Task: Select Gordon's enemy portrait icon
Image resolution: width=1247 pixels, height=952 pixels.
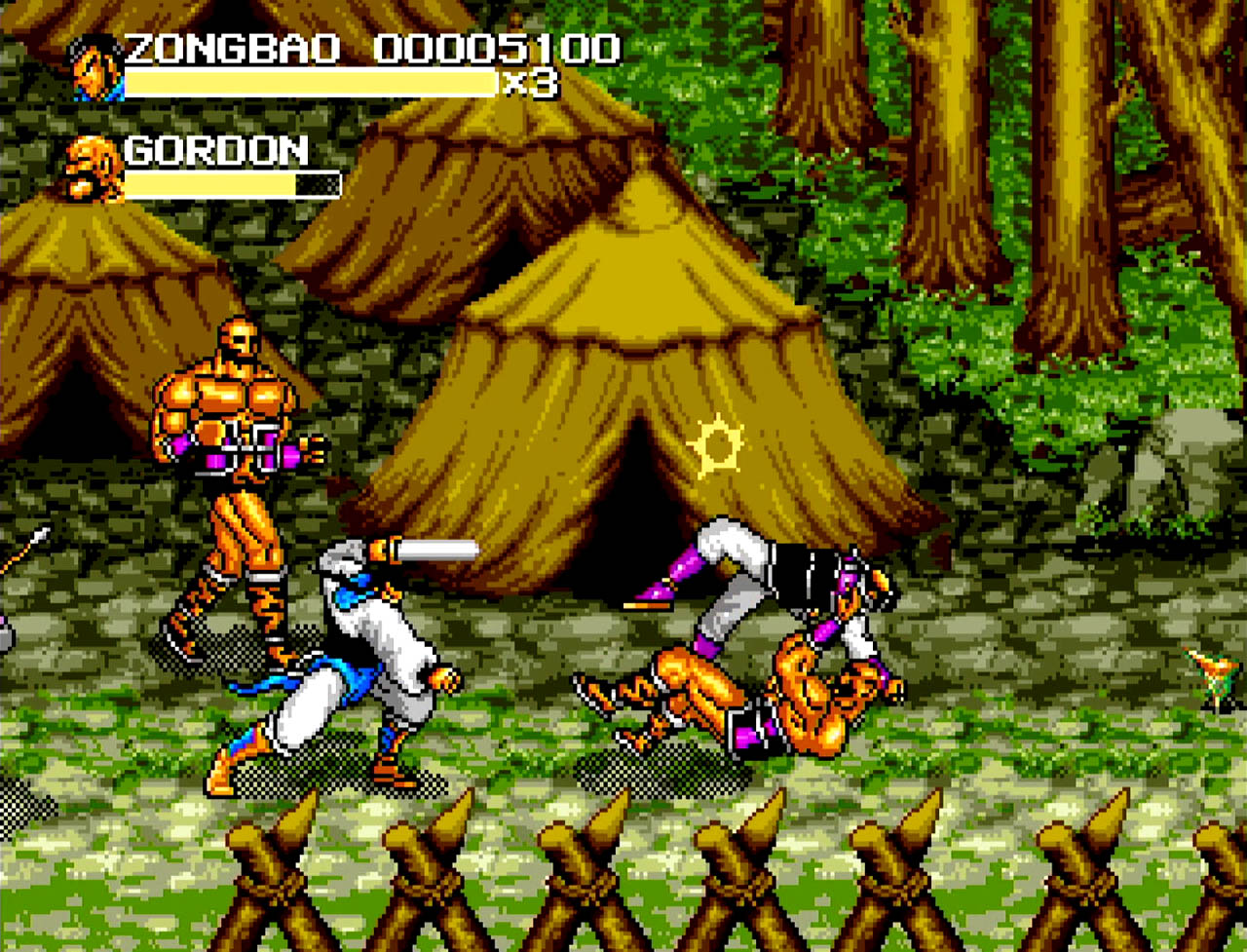Action: click(x=94, y=169)
